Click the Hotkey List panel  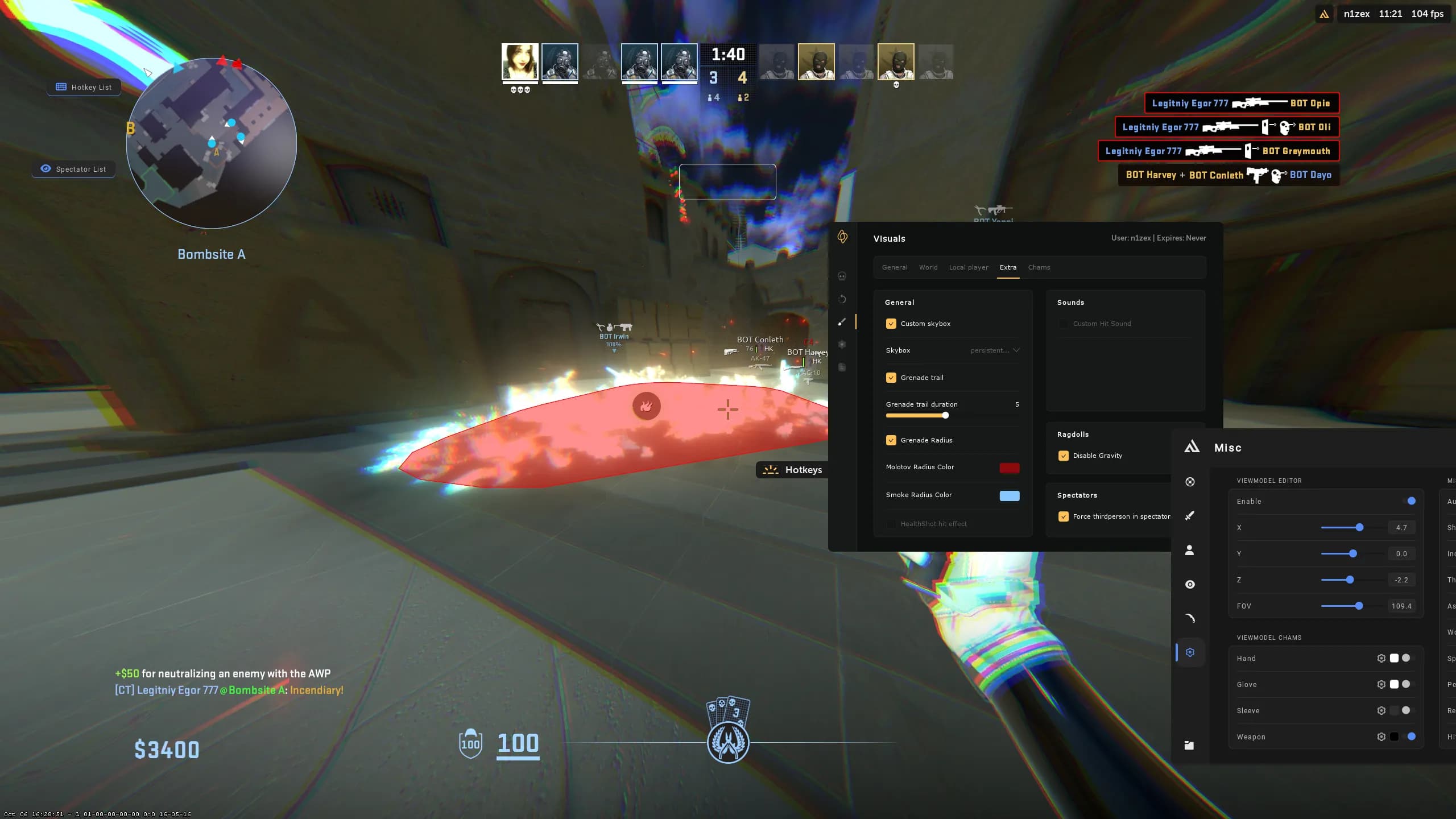pos(84,87)
